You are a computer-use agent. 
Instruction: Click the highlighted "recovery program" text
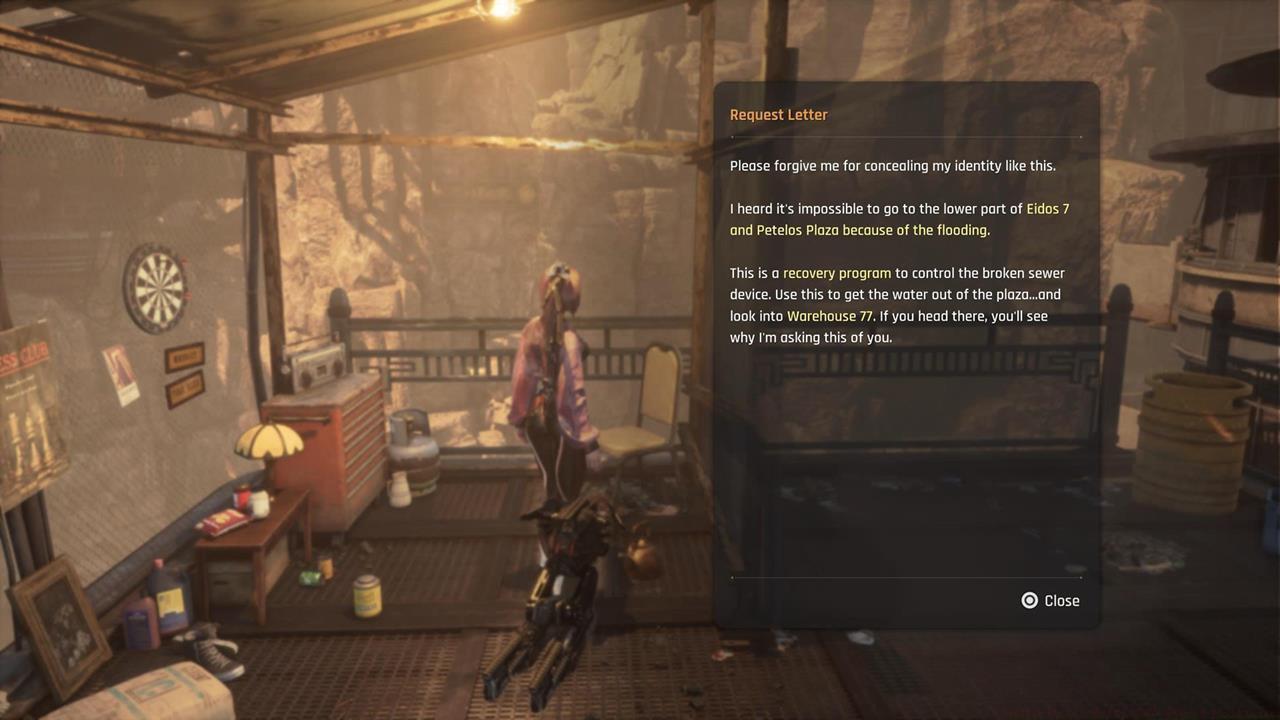tap(837, 272)
